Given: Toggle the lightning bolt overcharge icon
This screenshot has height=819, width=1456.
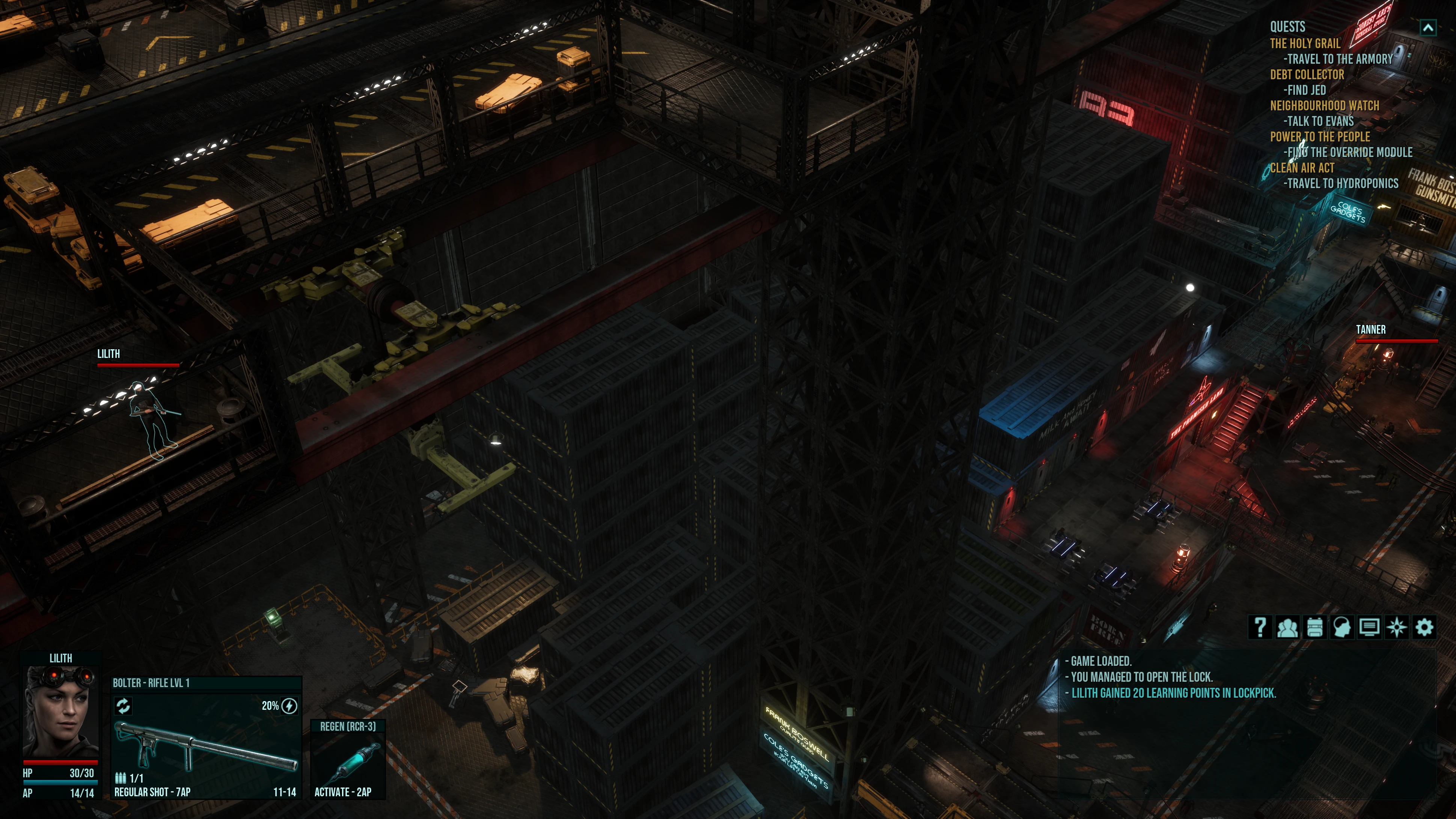Looking at the screenshot, I should click(x=289, y=705).
